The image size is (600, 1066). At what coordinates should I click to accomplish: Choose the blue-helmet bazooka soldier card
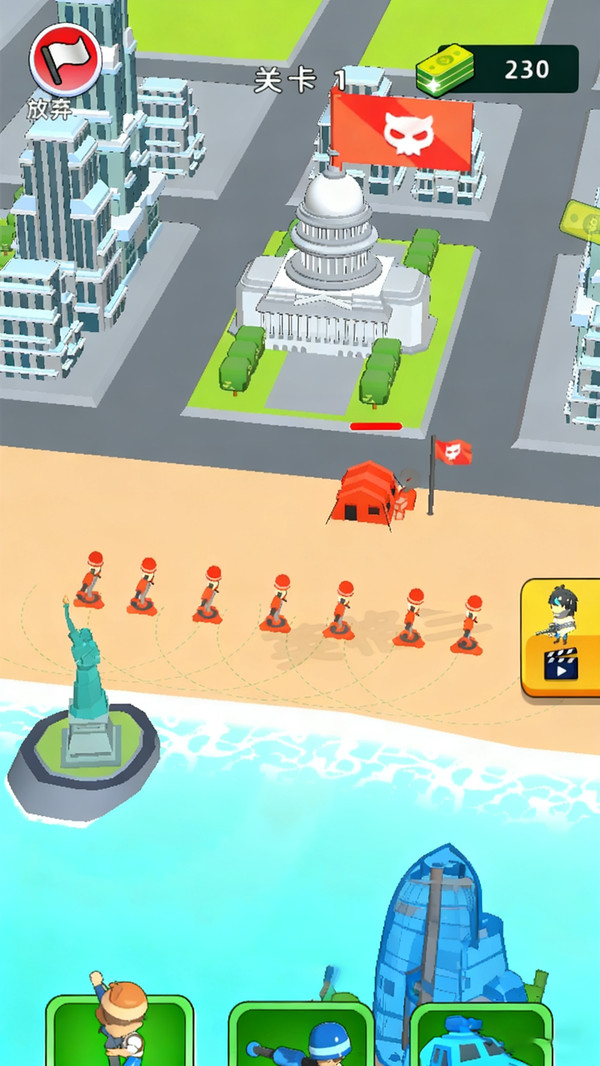click(x=301, y=1035)
